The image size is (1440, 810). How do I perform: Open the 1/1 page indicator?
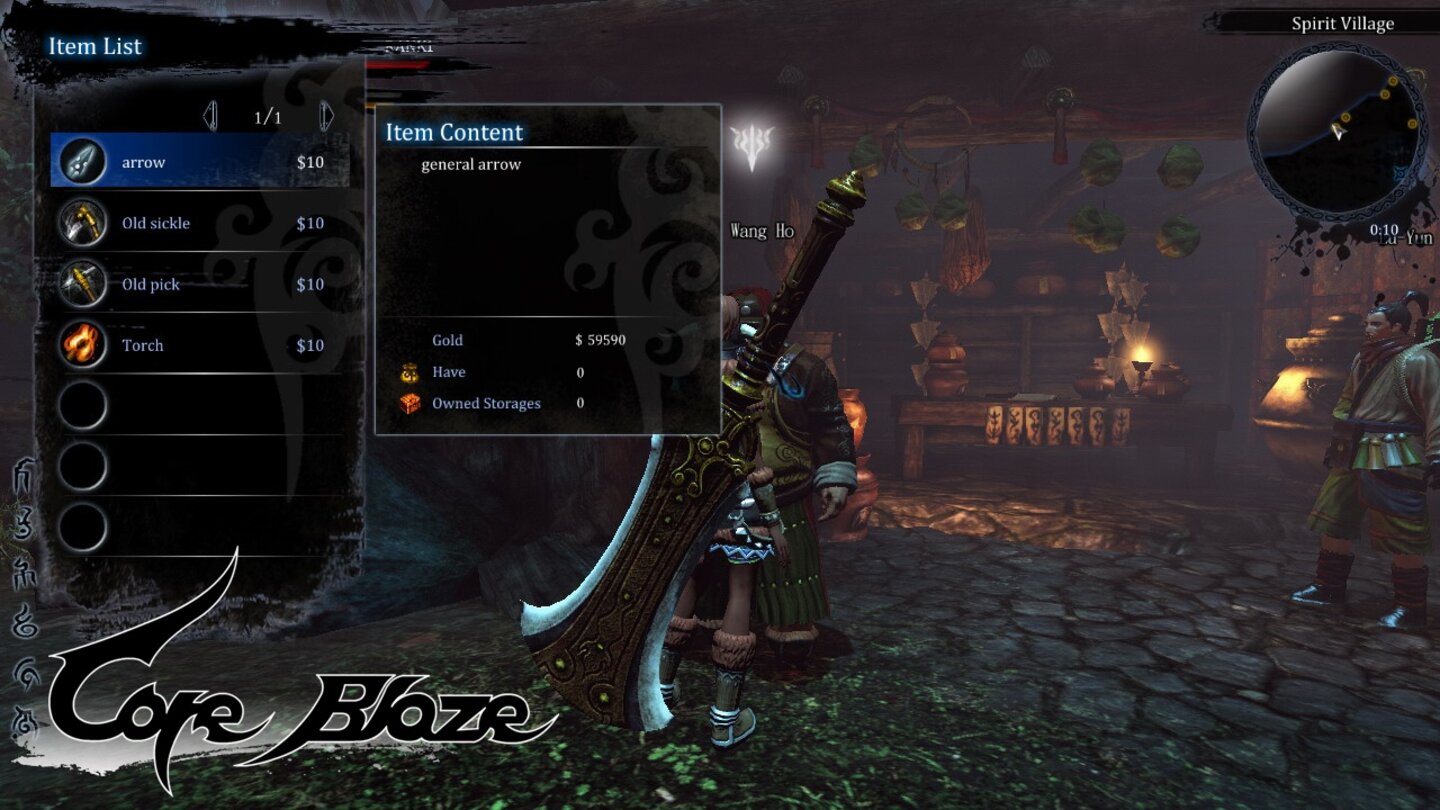(267, 115)
